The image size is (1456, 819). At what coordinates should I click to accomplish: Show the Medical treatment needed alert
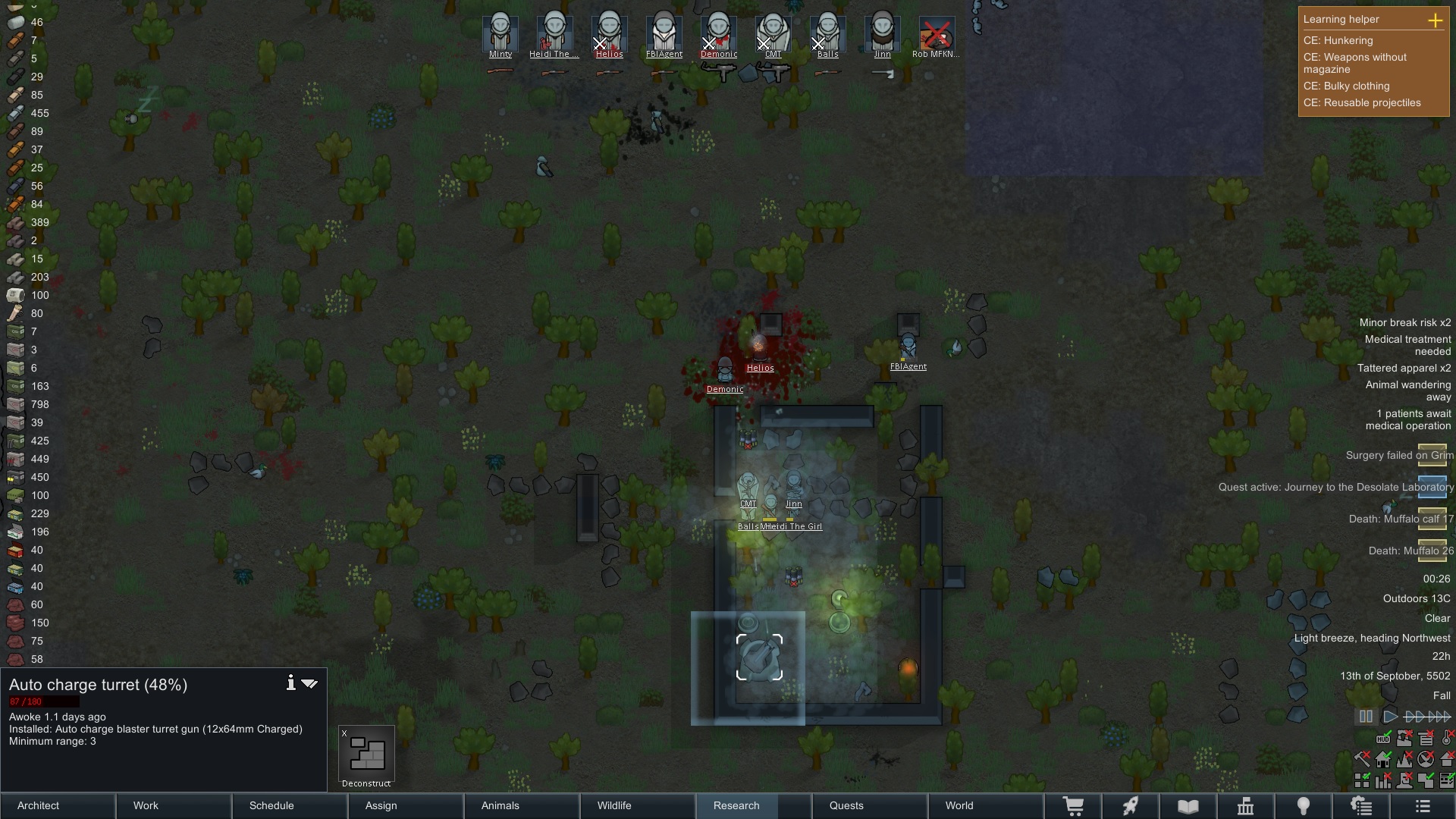pos(1407,345)
